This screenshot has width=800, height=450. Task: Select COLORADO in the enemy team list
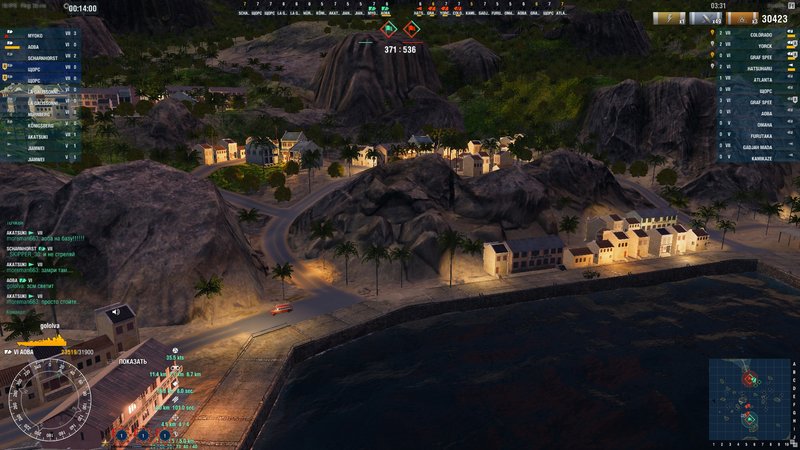[761, 33]
